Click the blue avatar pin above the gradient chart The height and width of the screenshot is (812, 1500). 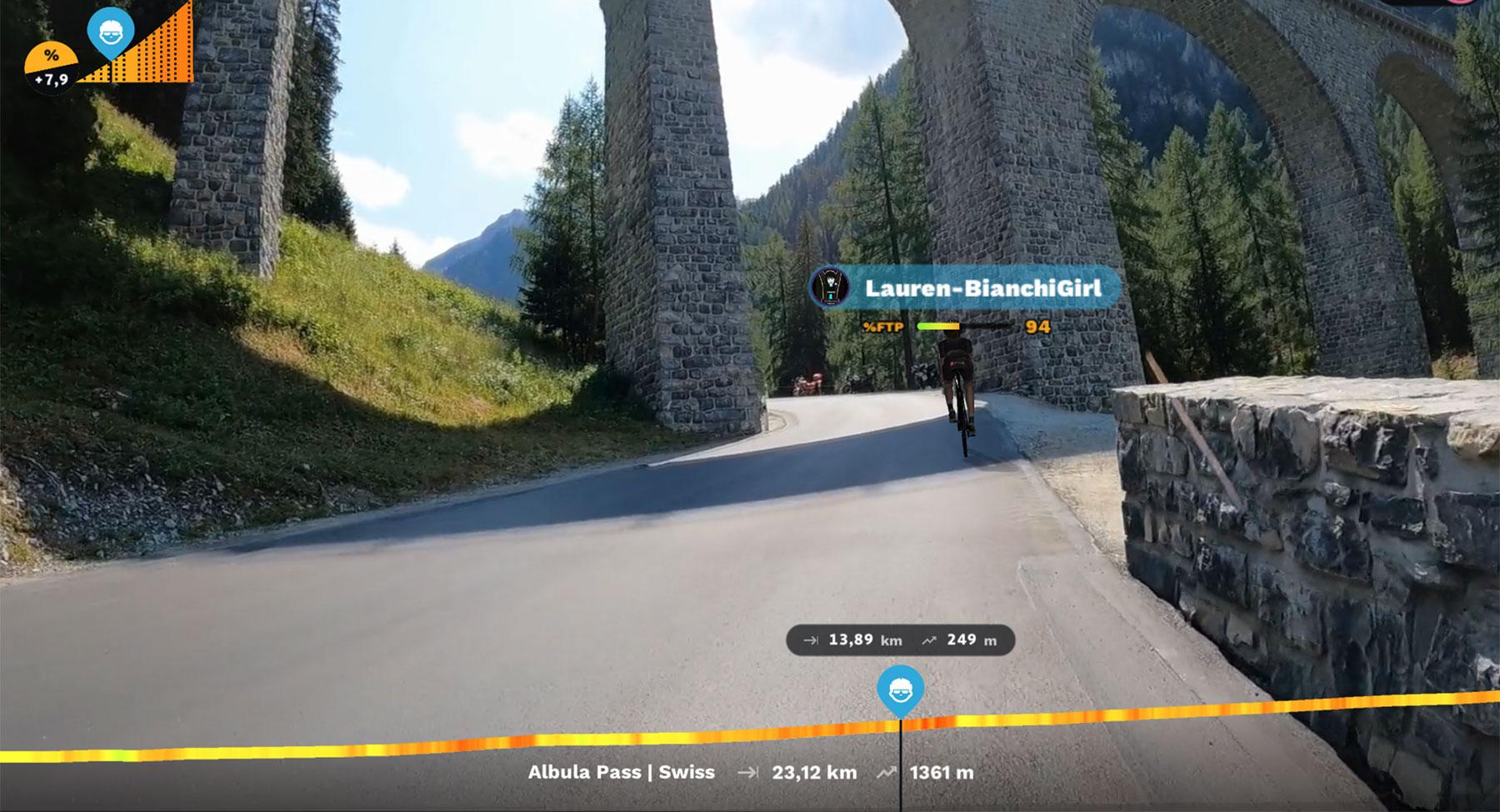tap(111, 32)
